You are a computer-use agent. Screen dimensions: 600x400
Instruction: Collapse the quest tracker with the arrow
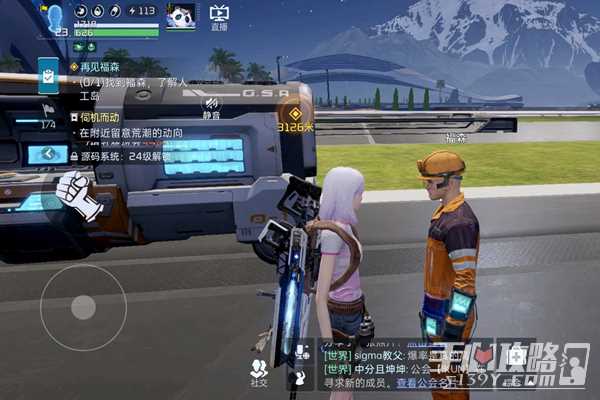[x=48, y=154]
